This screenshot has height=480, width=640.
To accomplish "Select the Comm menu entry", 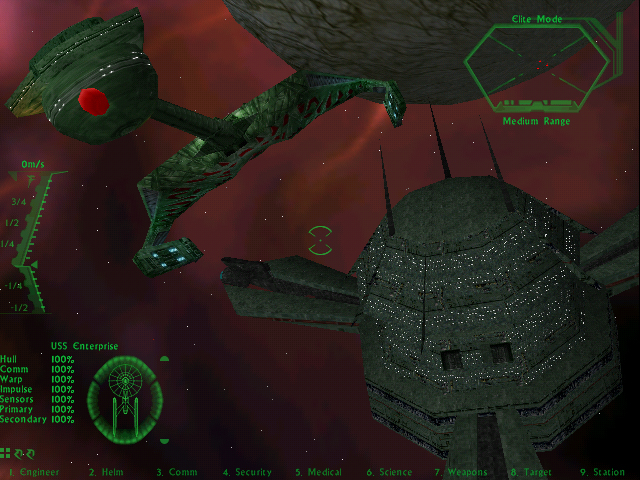I will (x=176, y=472).
